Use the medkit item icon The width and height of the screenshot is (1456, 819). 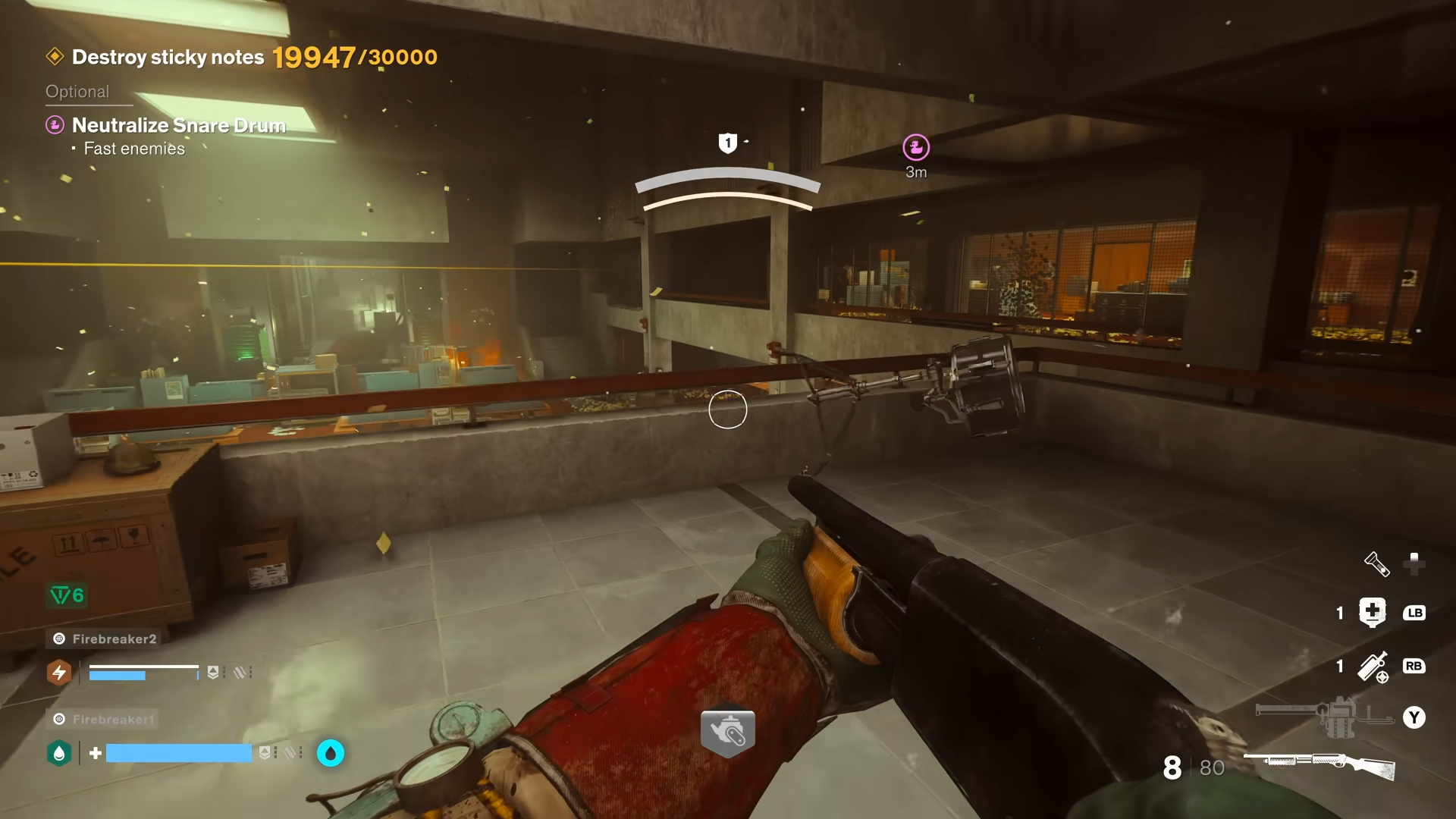point(1373,612)
